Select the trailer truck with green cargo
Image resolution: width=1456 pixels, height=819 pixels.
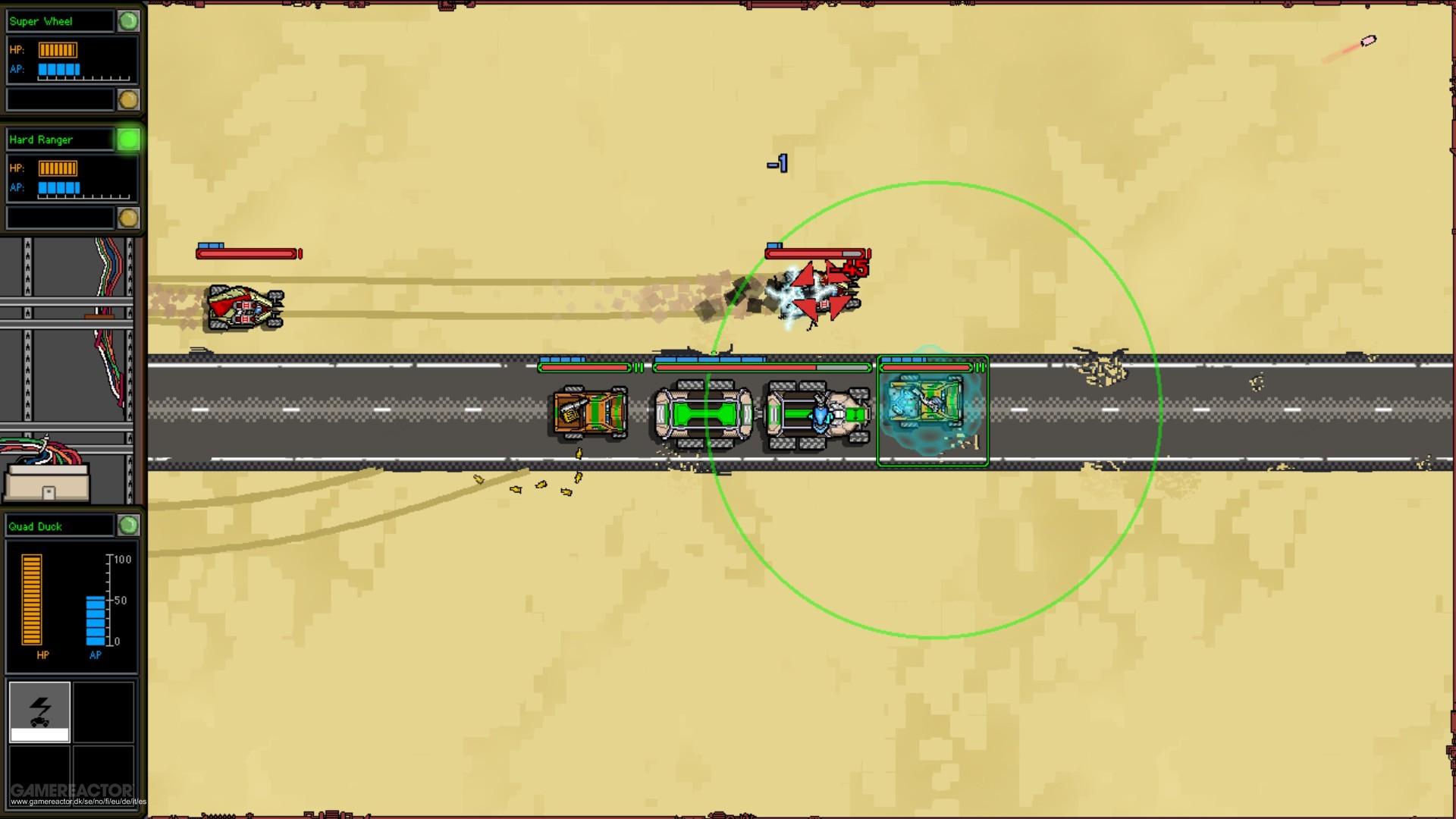(x=701, y=413)
